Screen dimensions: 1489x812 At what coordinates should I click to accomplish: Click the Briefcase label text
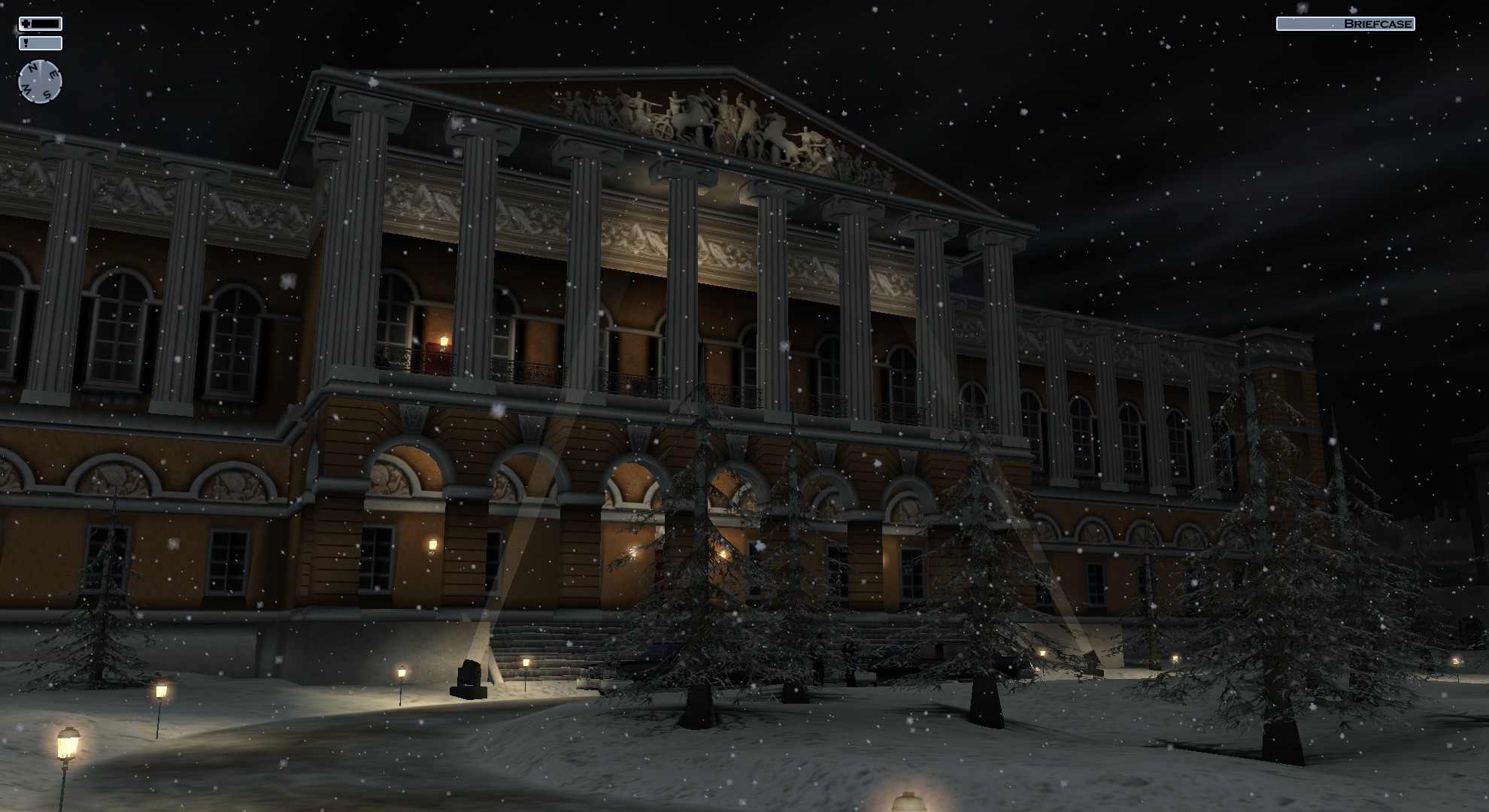pyautogui.click(x=1378, y=23)
